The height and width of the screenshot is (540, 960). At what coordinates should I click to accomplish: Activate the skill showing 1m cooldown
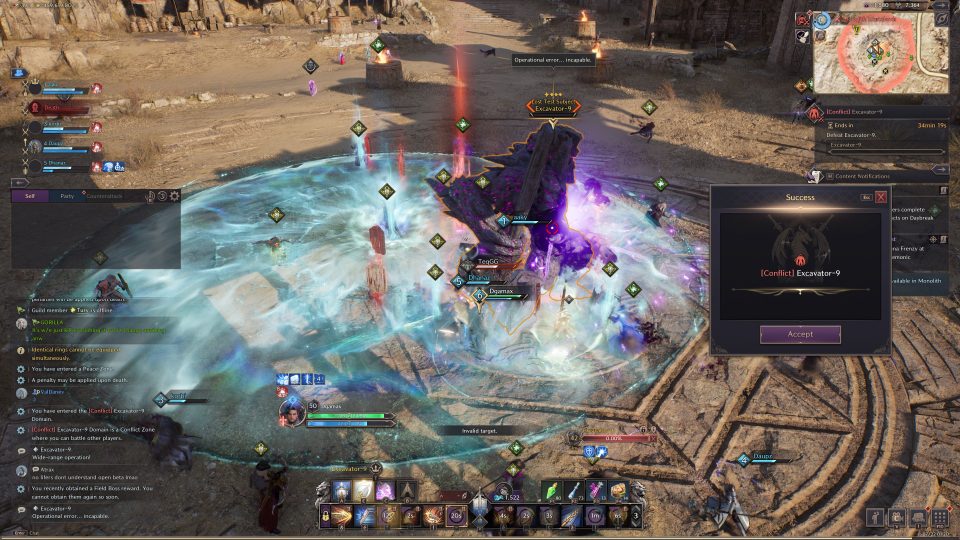coord(593,517)
